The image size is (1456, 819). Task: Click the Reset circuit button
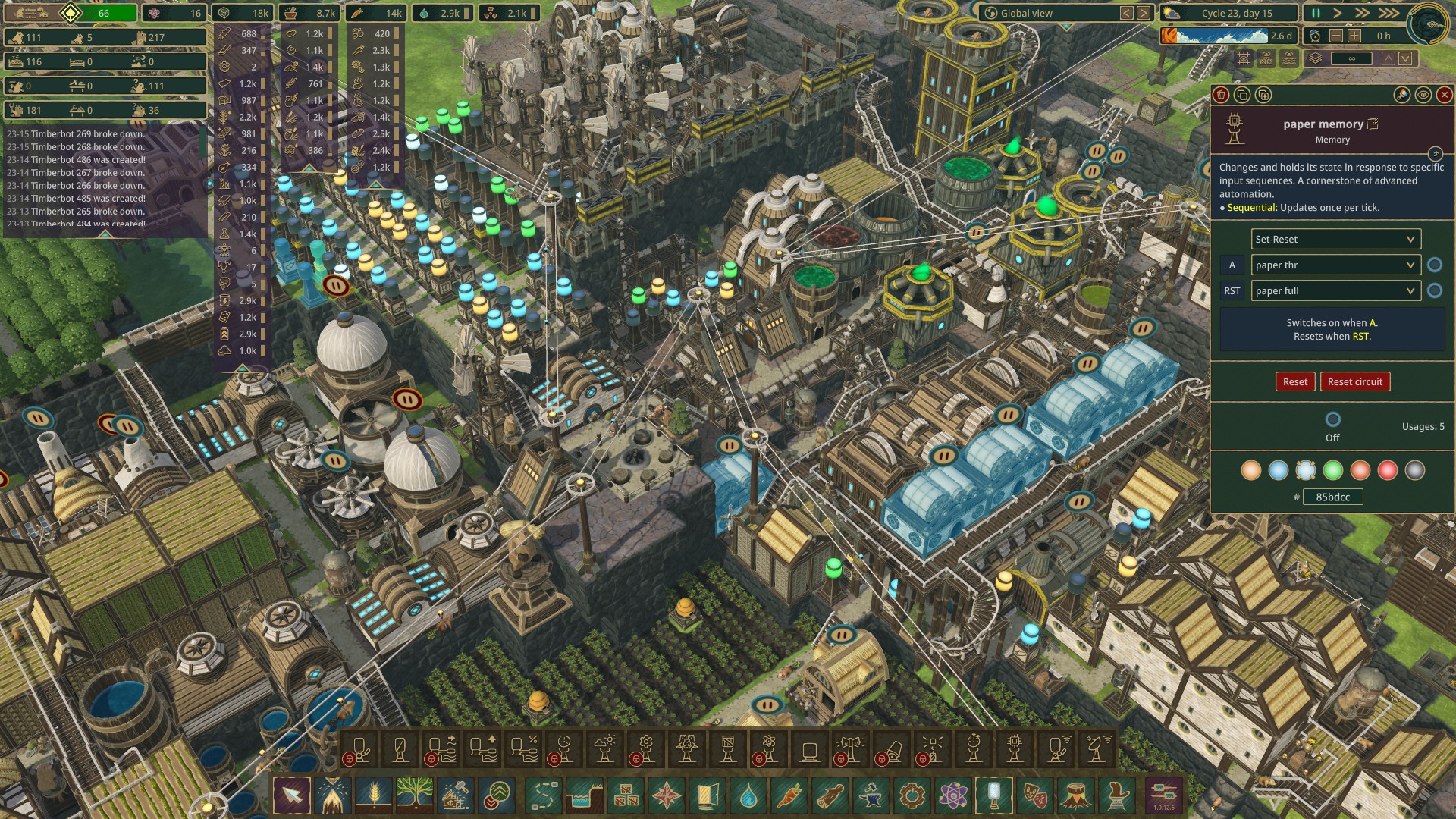coord(1354,382)
